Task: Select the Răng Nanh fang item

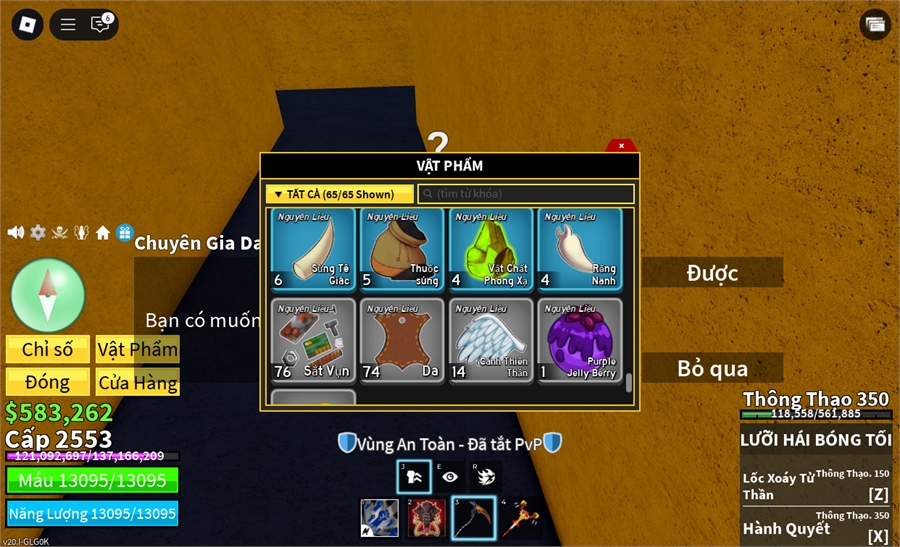Action: click(x=580, y=249)
